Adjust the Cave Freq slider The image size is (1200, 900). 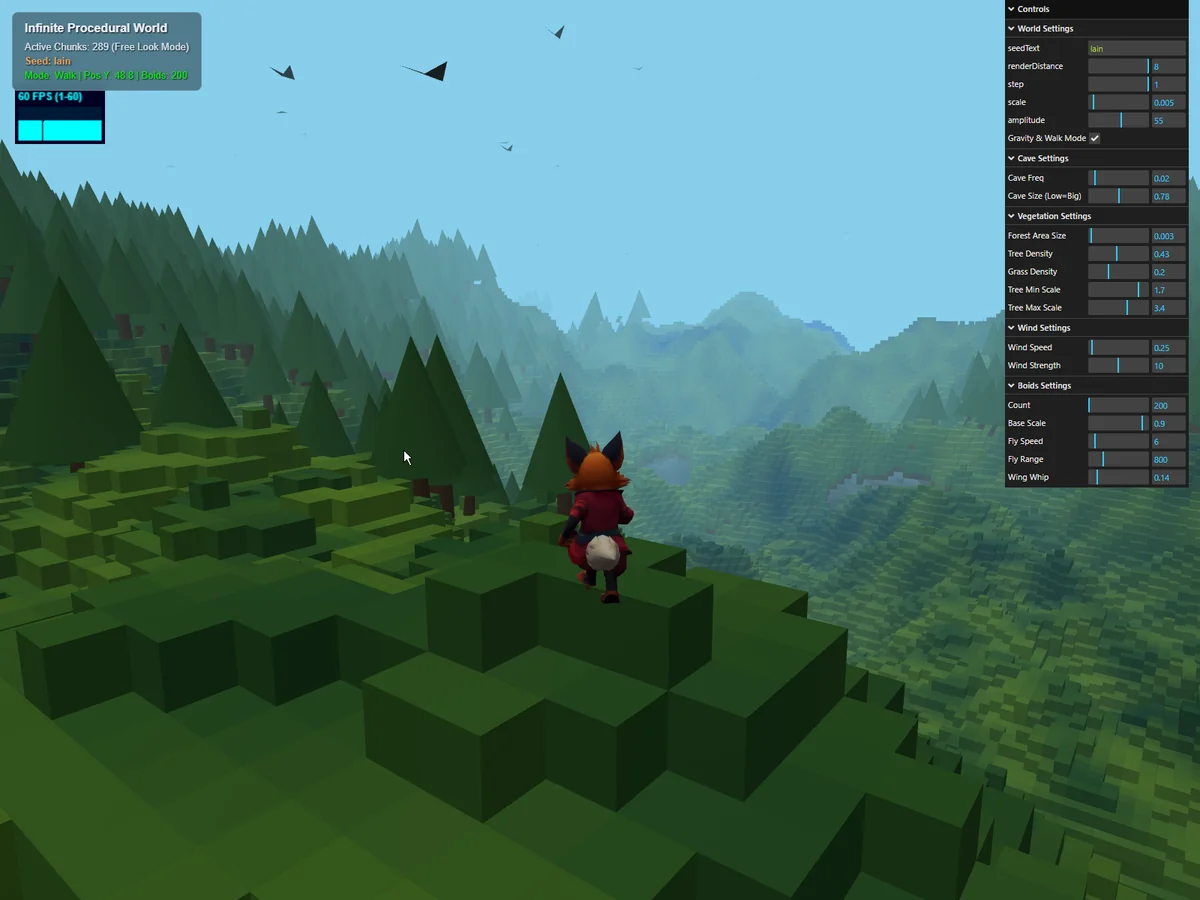point(1118,178)
